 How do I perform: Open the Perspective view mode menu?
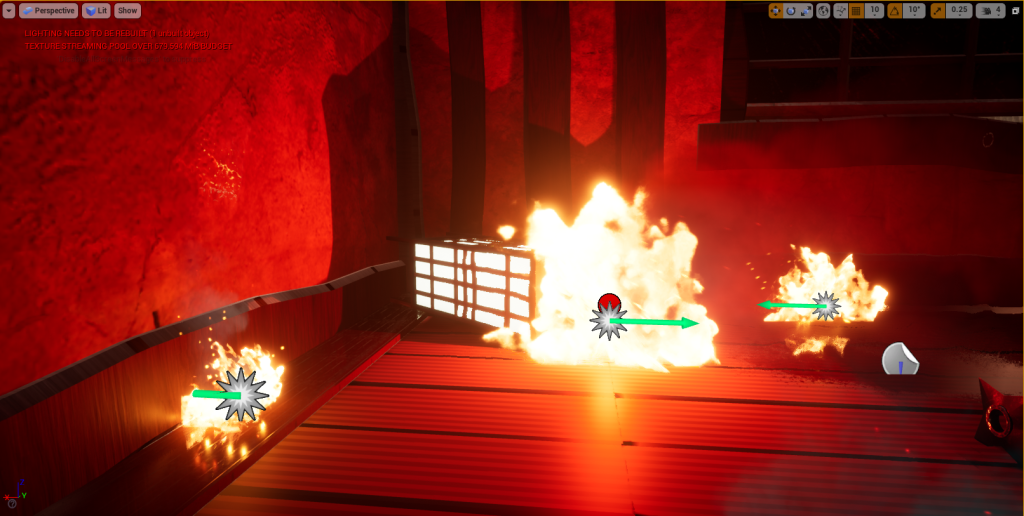click(48, 10)
